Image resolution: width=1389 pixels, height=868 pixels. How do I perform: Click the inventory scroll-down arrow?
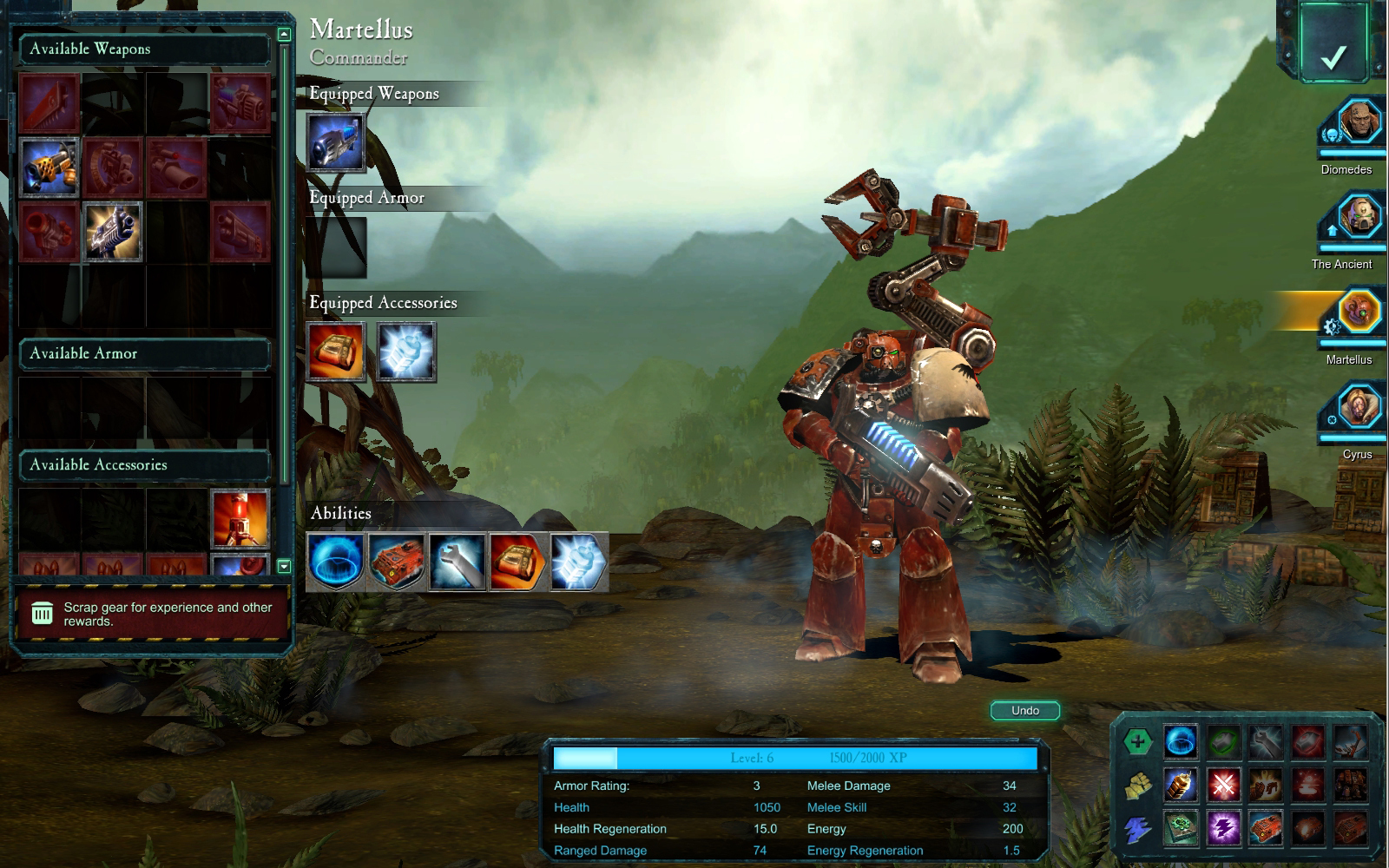click(284, 567)
